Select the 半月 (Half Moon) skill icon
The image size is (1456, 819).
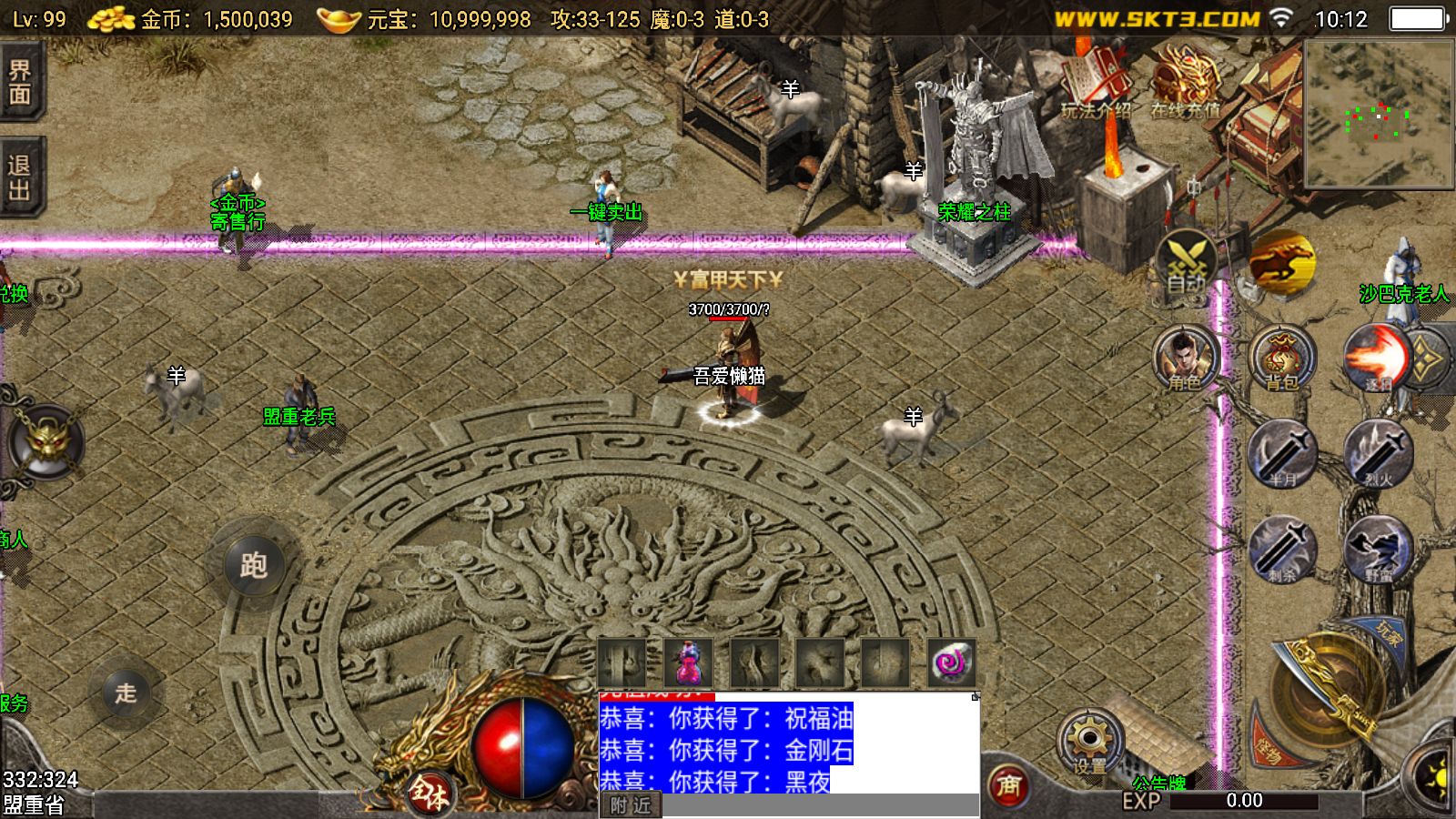click(x=1283, y=460)
